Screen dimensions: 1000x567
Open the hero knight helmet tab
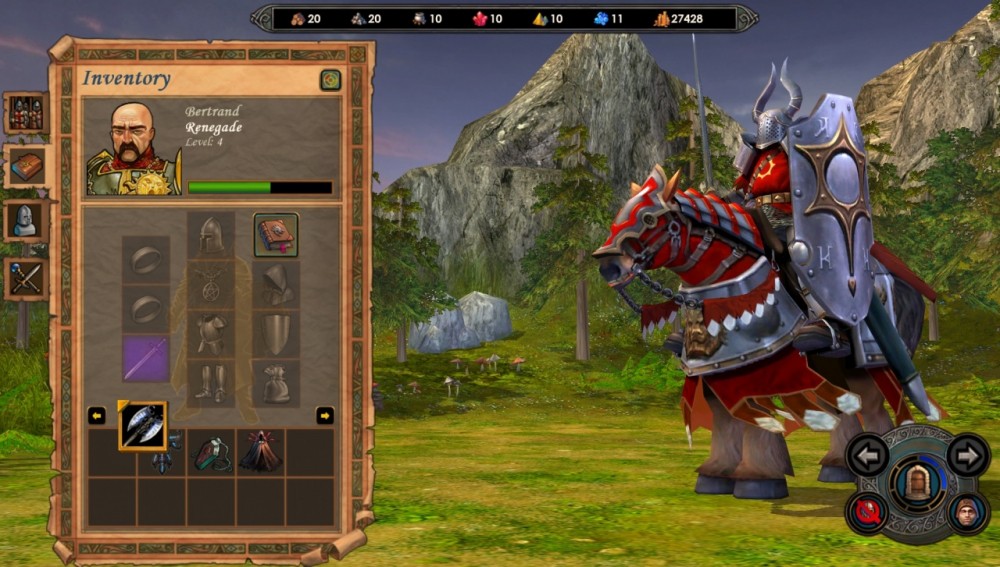click(x=26, y=221)
